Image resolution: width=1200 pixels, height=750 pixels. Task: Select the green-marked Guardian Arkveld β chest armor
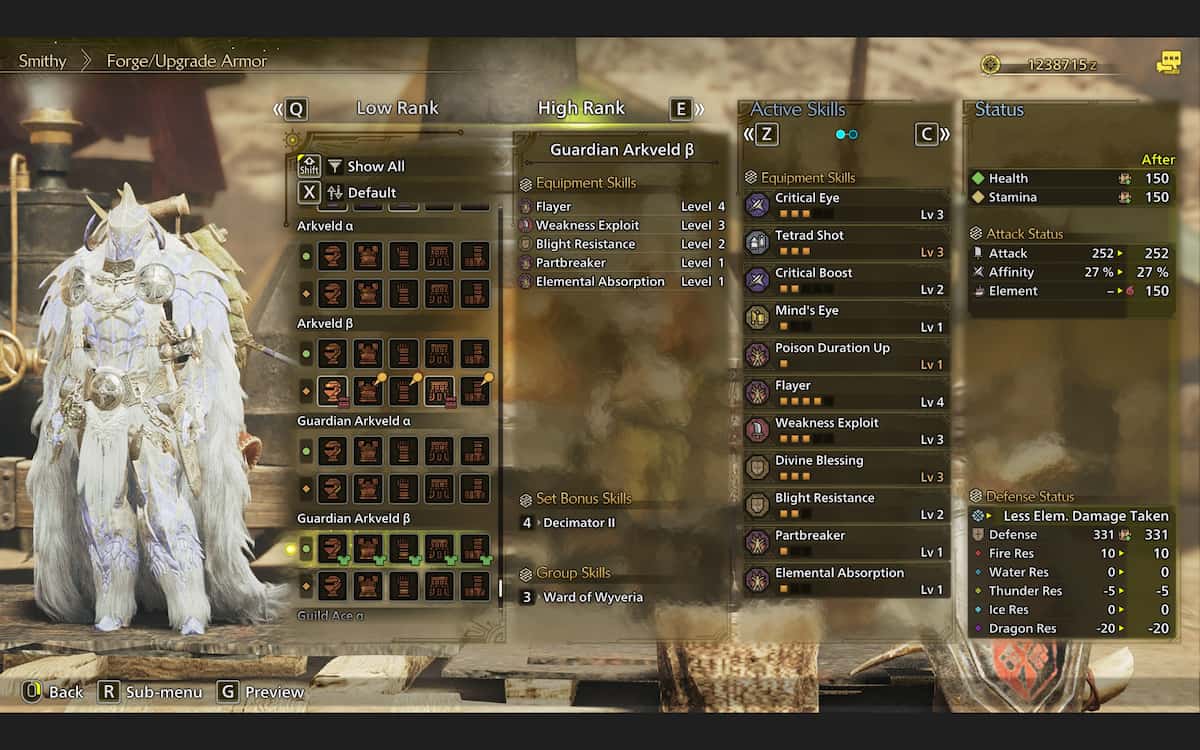pos(368,548)
